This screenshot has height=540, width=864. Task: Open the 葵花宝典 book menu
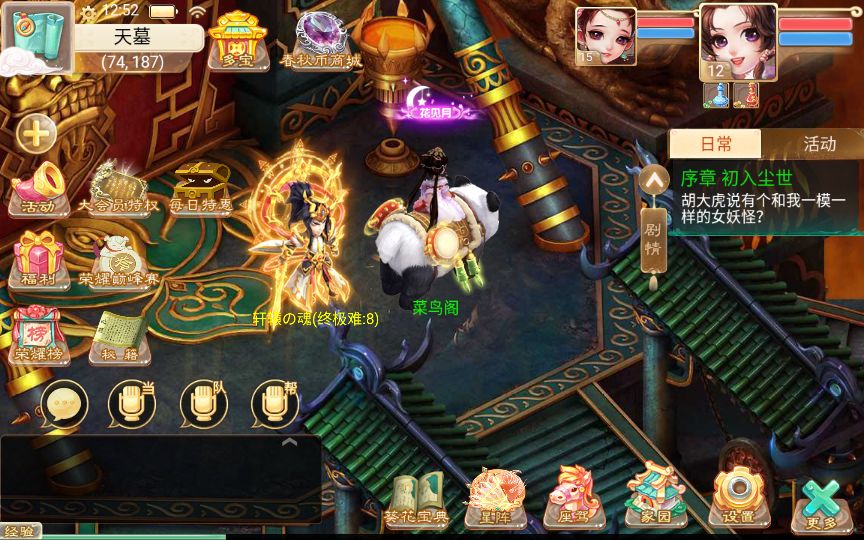(x=415, y=498)
